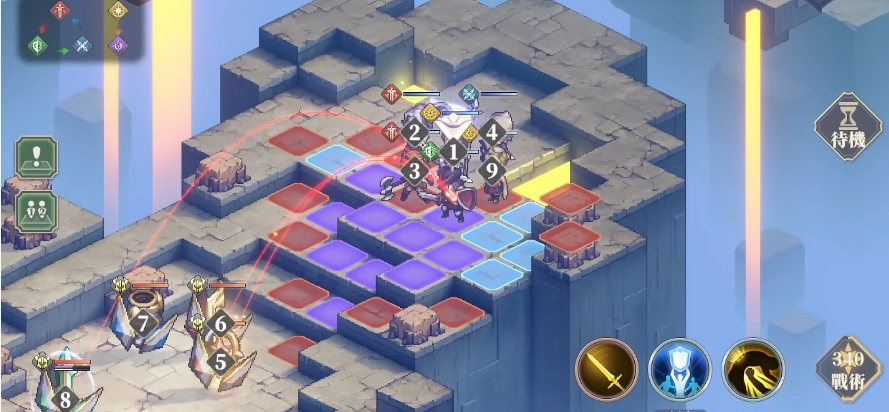Open the exclamation mark info button
This screenshot has width=889, height=412.
click(x=36, y=158)
